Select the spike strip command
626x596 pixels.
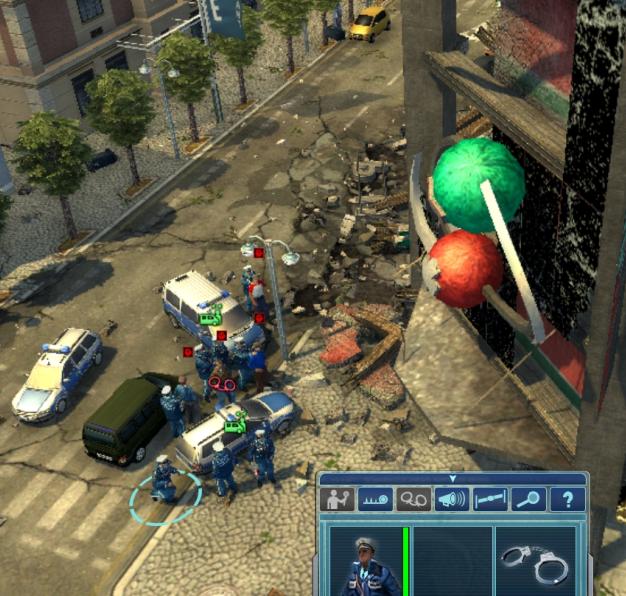375,499
